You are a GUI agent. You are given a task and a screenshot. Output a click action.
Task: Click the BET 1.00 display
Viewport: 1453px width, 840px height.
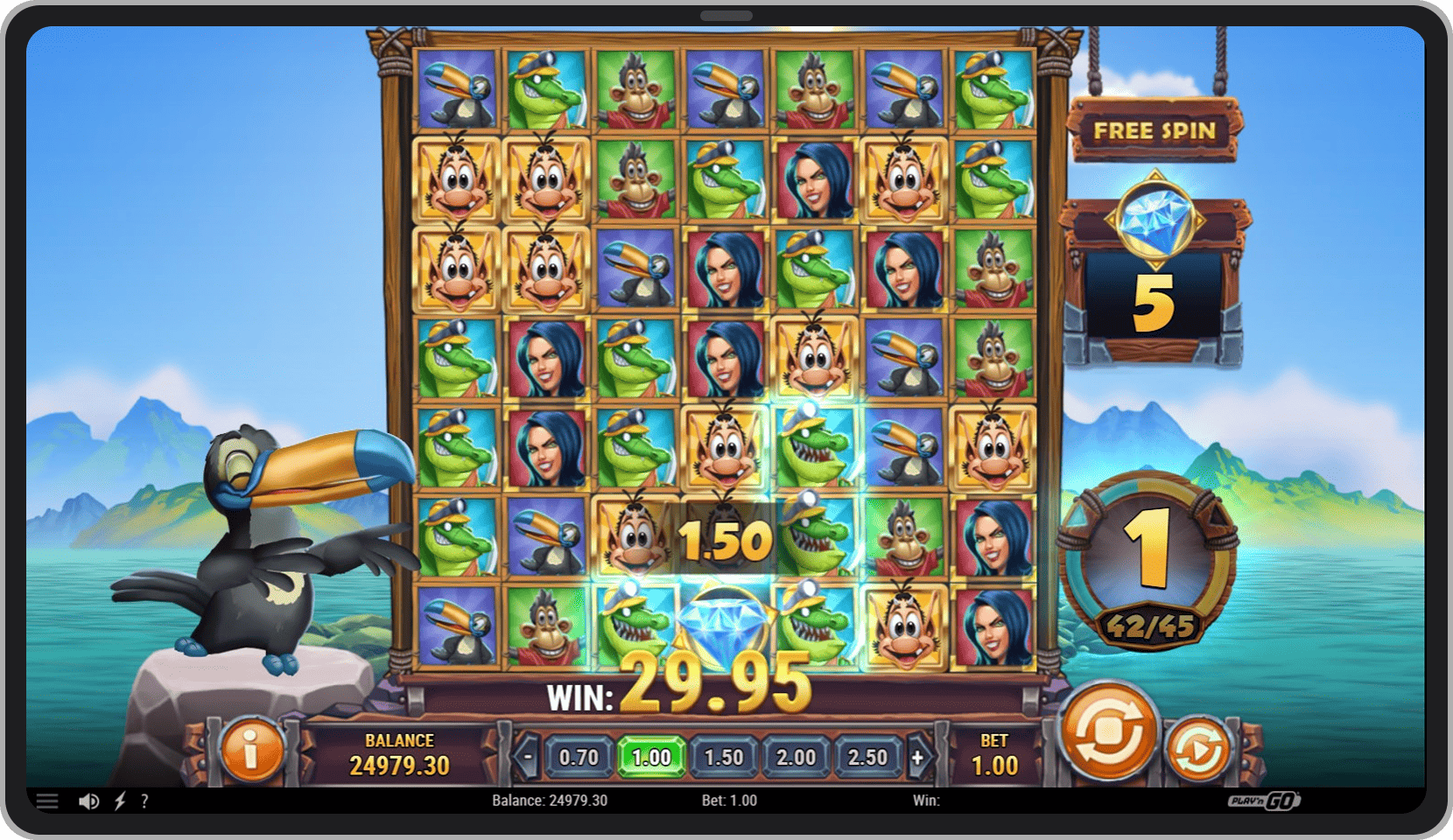pyautogui.click(x=996, y=751)
